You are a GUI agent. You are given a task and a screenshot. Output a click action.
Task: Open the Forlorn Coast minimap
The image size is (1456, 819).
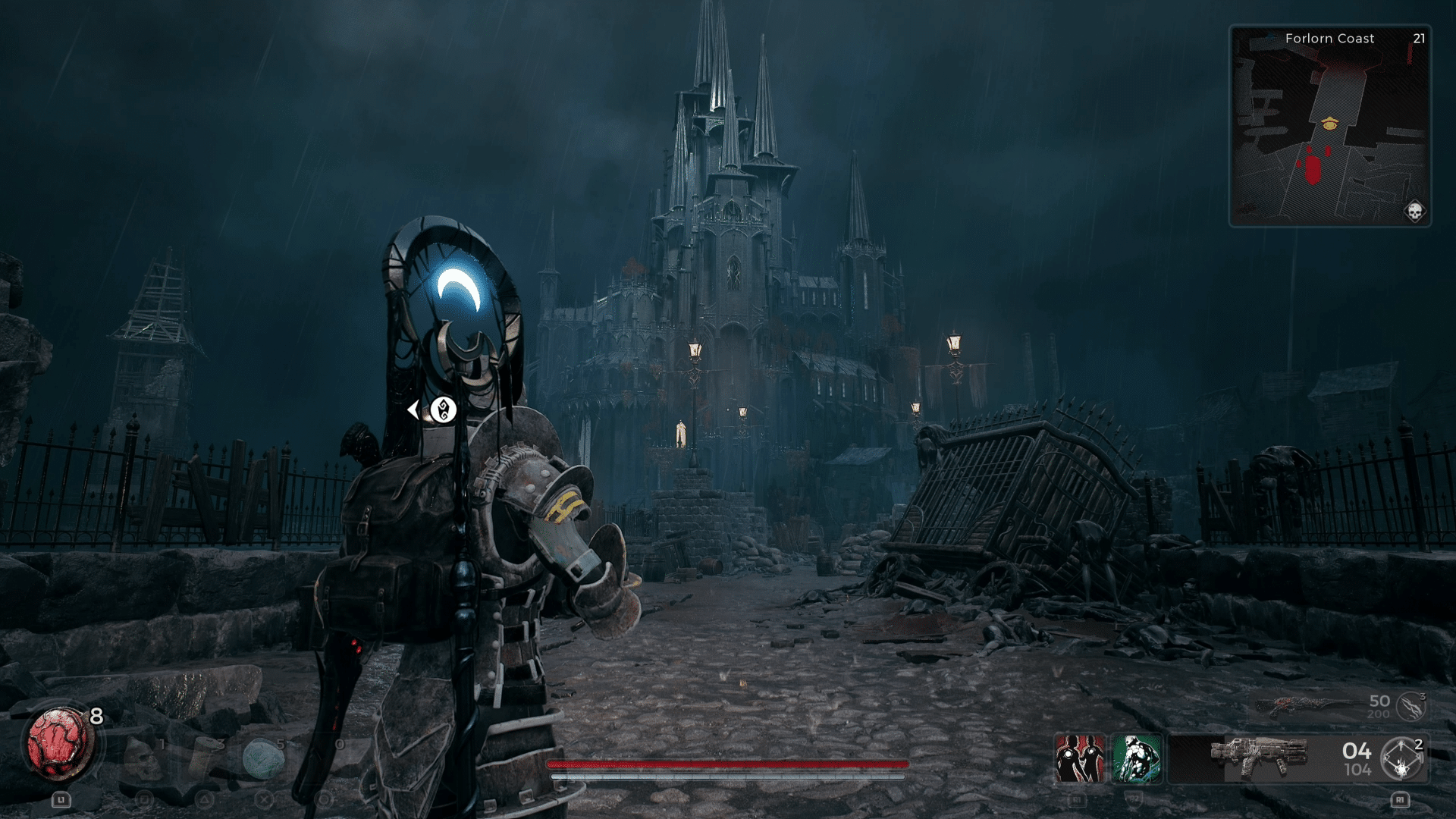tap(1329, 126)
